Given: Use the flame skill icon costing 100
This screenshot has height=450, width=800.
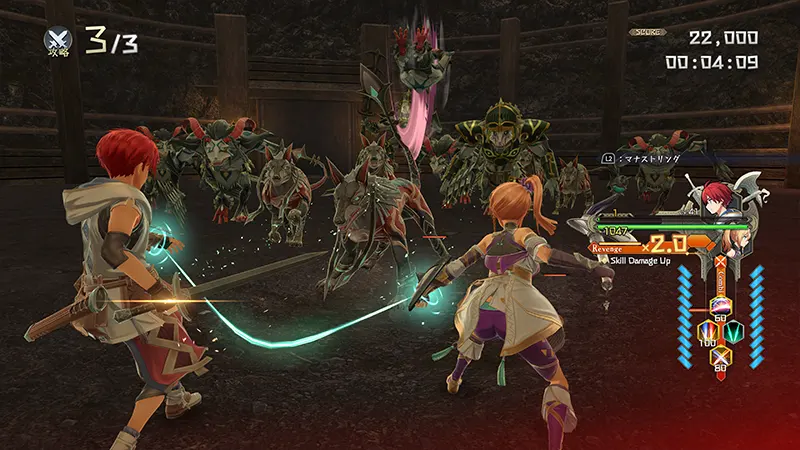Looking at the screenshot, I should click(x=706, y=331).
